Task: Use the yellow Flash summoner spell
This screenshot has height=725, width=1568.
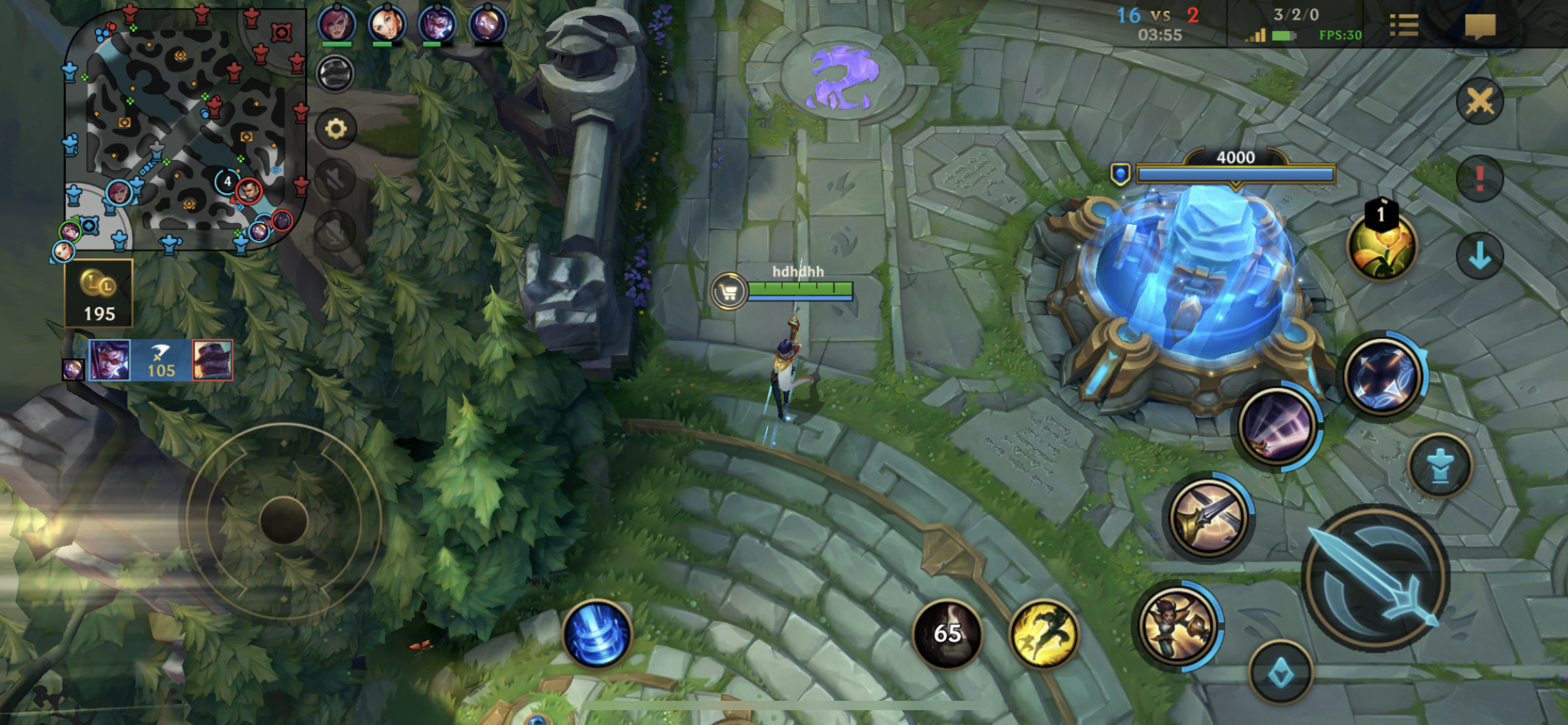Action: pyautogui.click(x=1044, y=634)
